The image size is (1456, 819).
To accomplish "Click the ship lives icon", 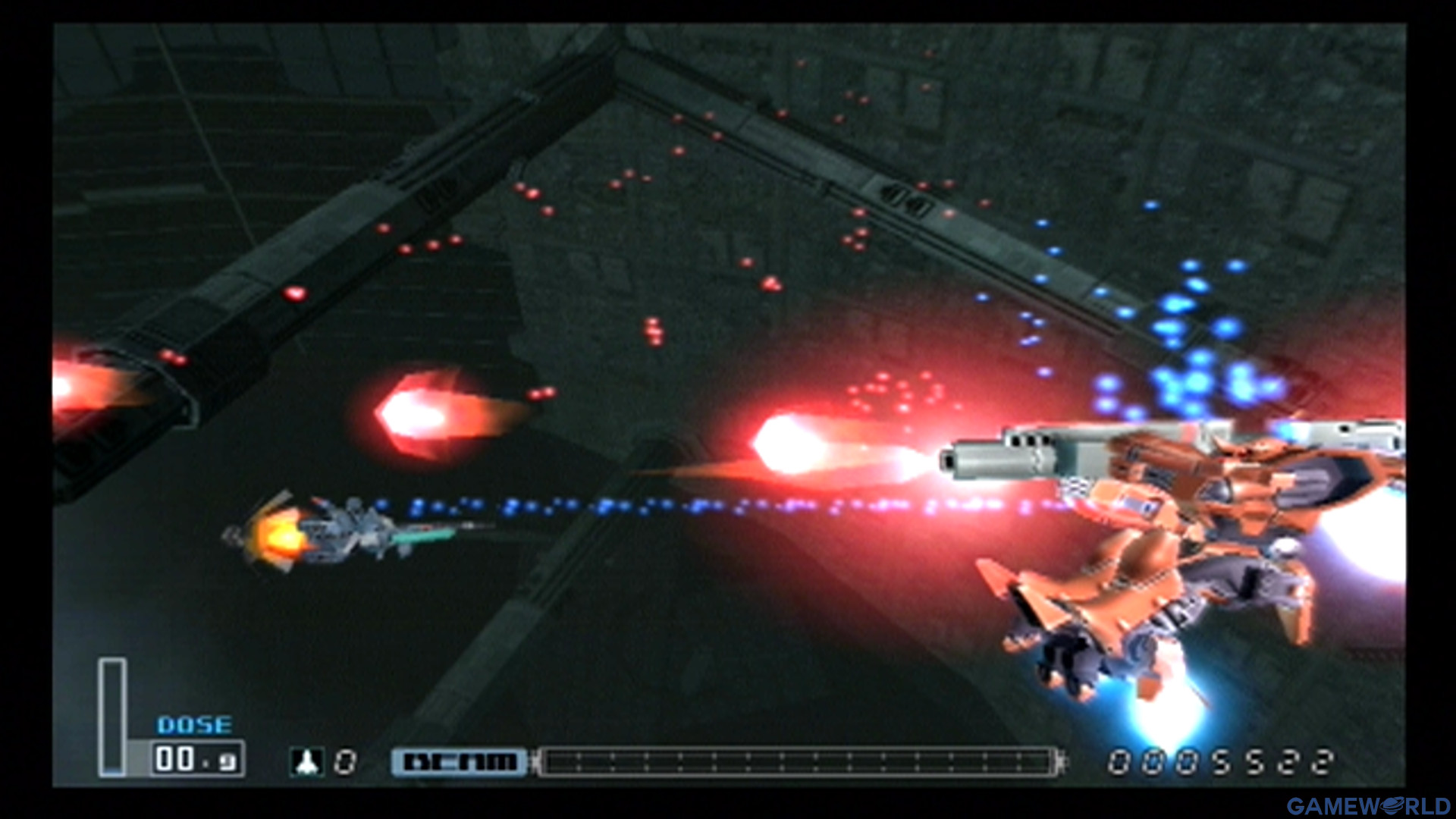I will tap(308, 761).
